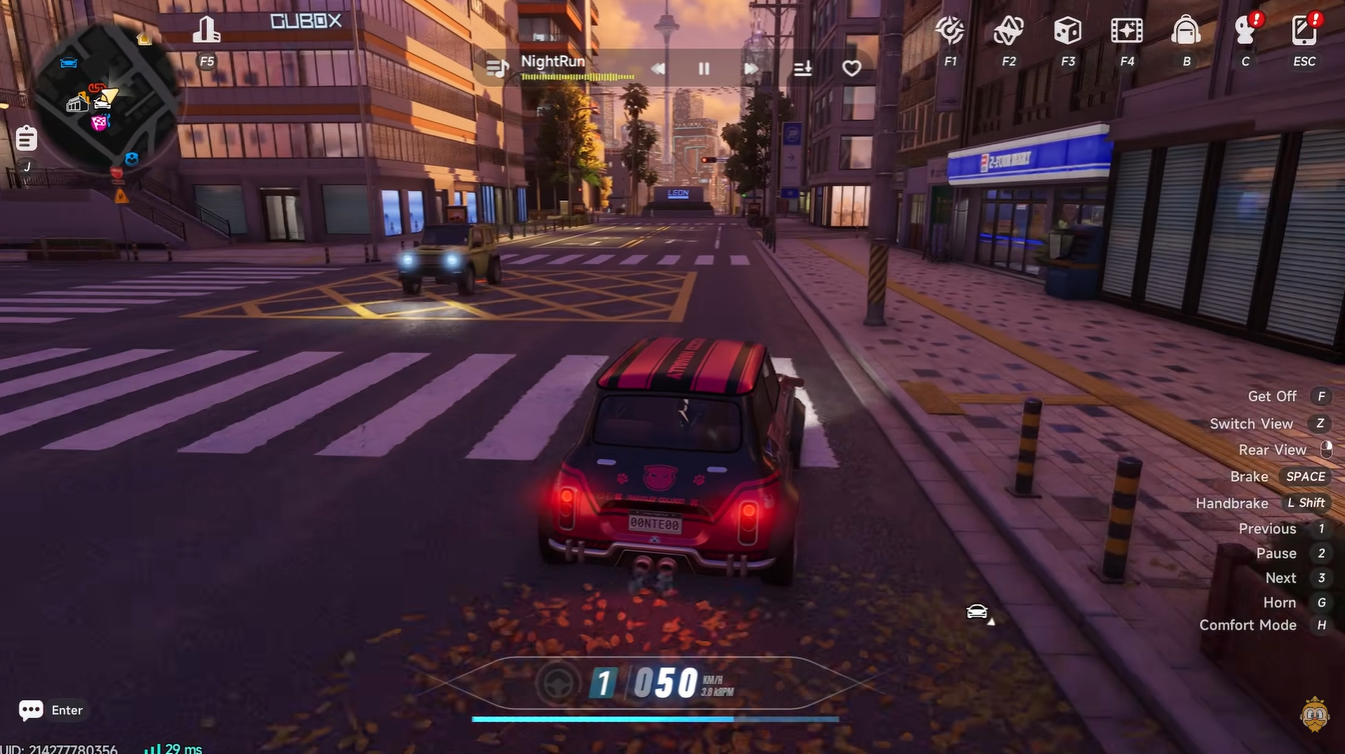Click the building icon labeled F5

206,30
